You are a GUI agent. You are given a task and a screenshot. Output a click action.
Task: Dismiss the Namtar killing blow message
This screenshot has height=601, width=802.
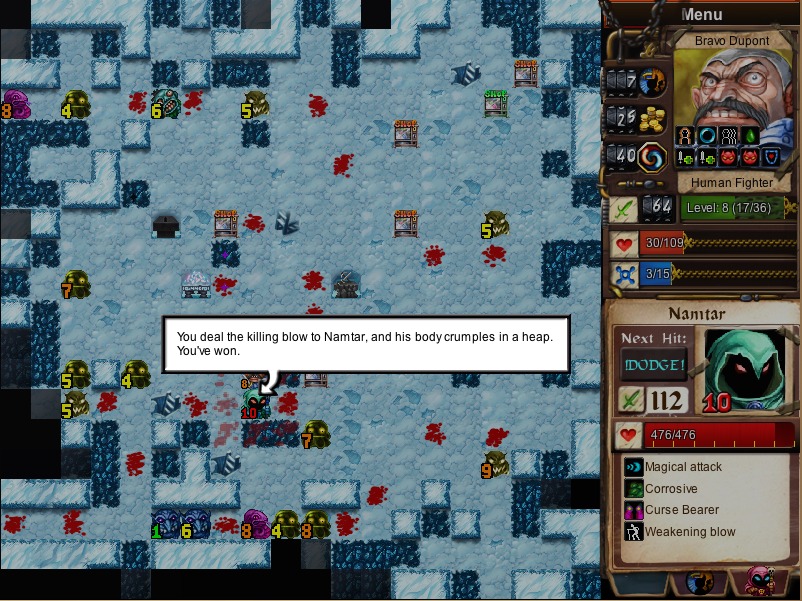coord(366,343)
